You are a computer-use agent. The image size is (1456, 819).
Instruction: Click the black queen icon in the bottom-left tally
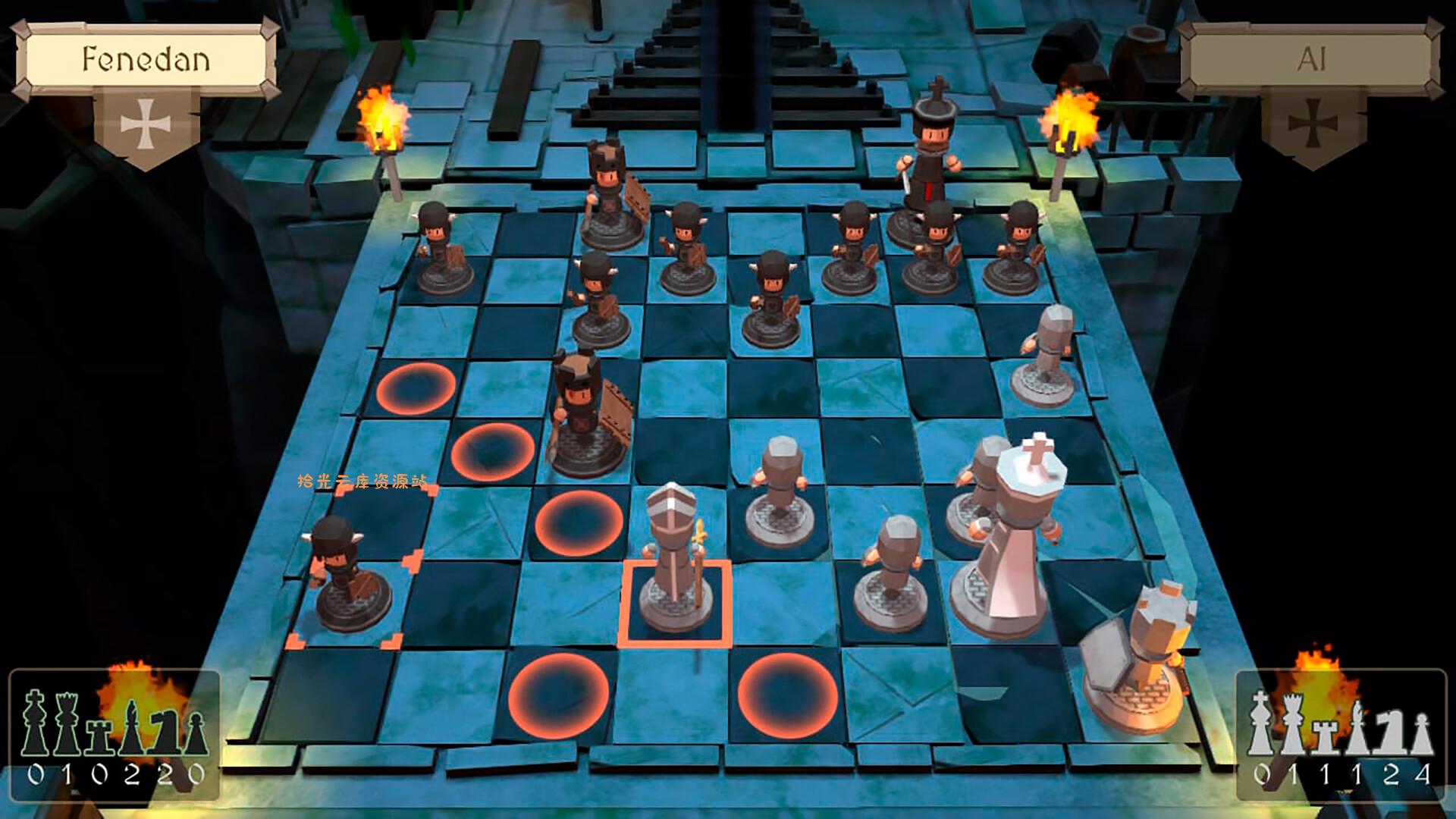67,724
